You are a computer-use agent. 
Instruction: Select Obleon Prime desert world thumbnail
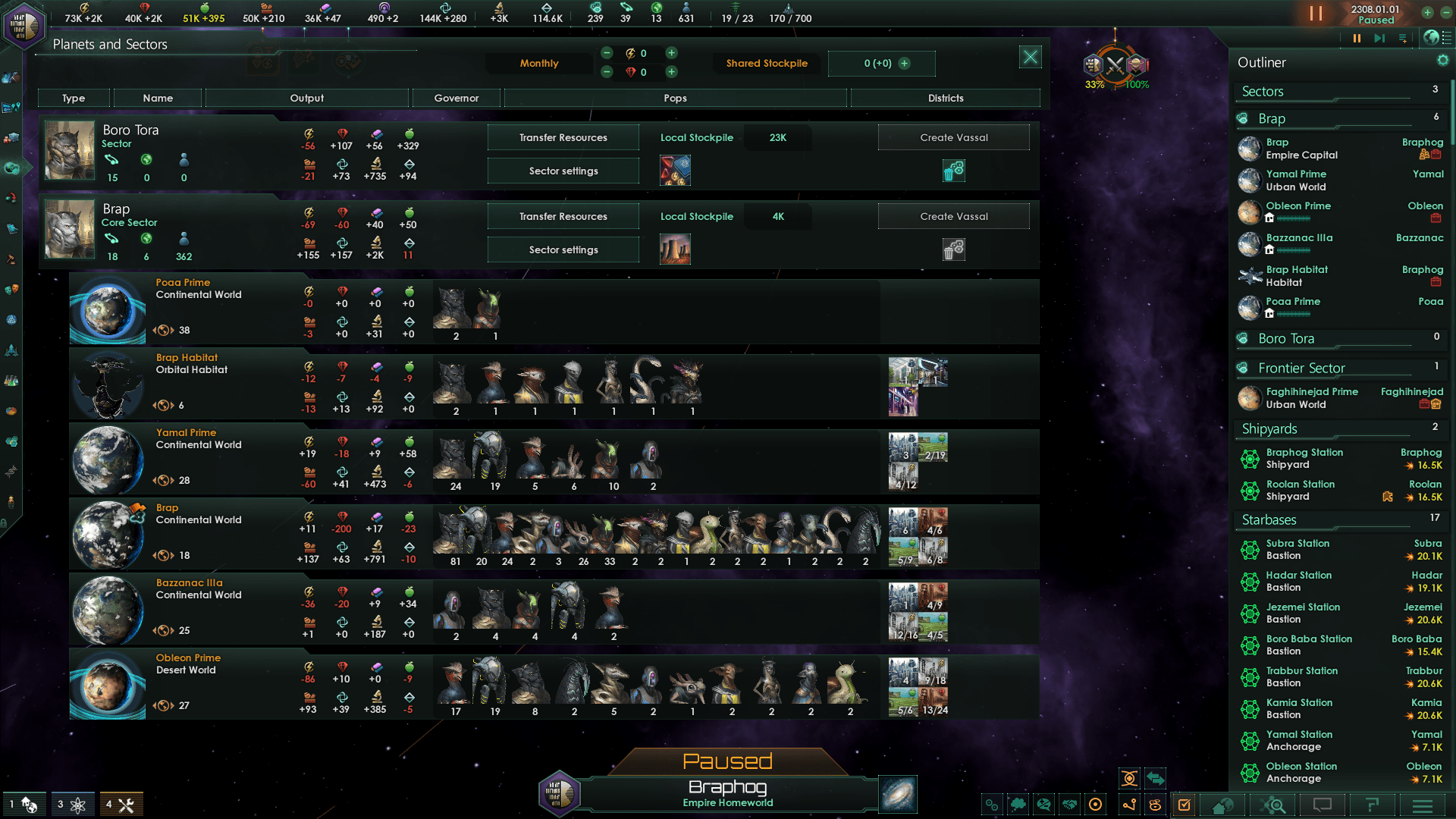tap(107, 685)
